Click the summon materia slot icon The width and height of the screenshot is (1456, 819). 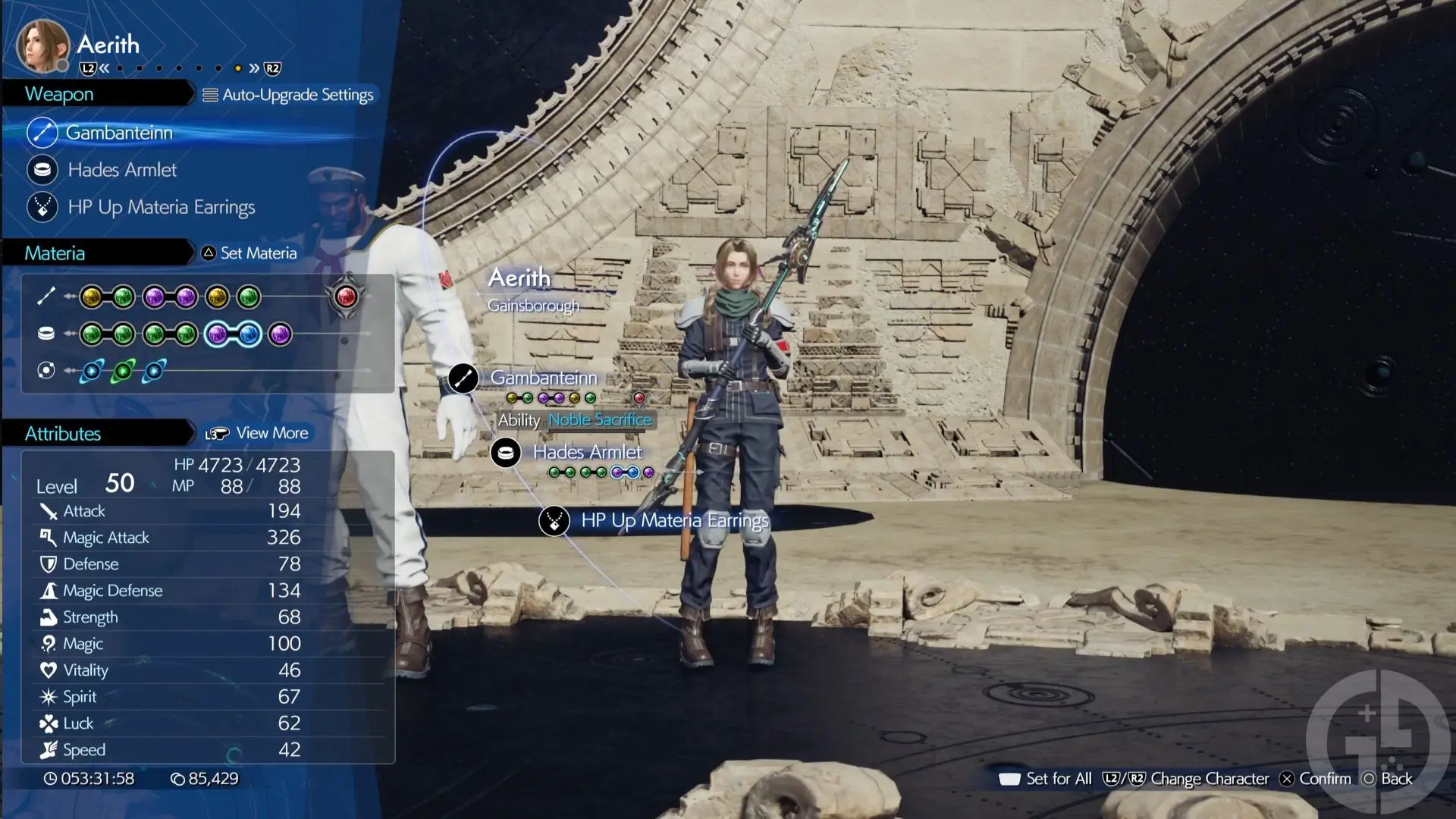tap(45, 370)
